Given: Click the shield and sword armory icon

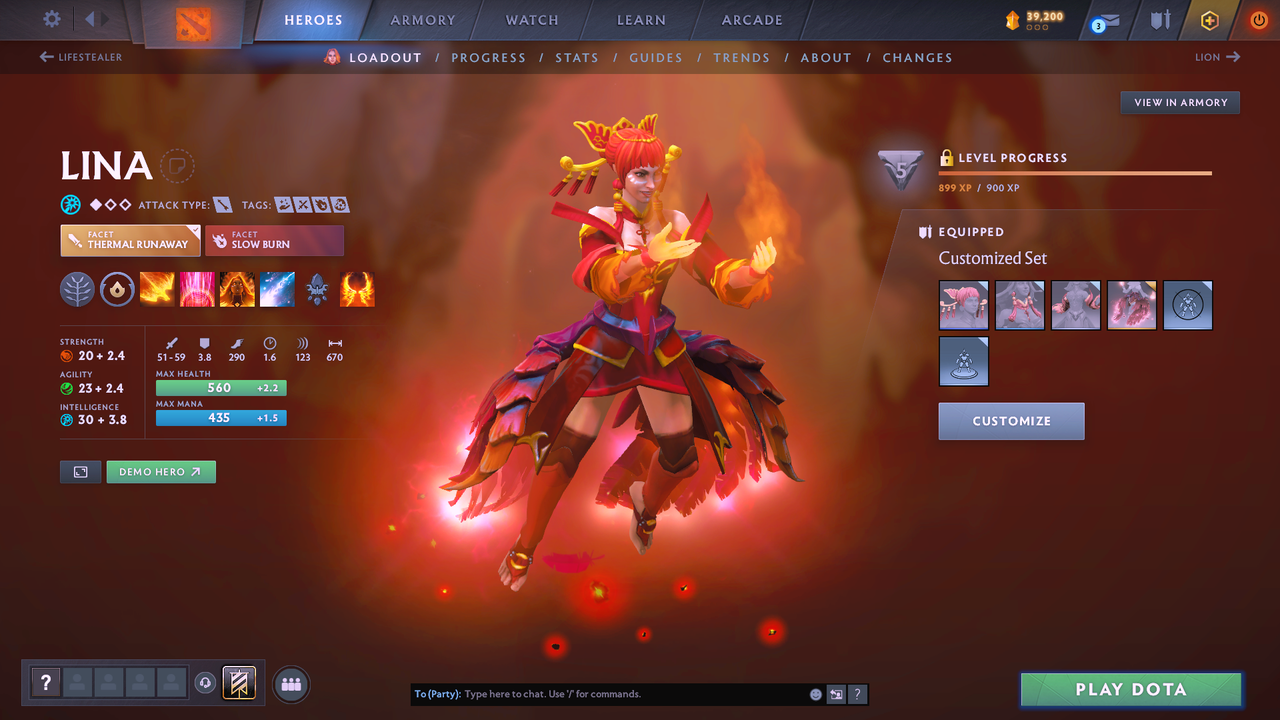Looking at the screenshot, I should (x=1161, y=20).
